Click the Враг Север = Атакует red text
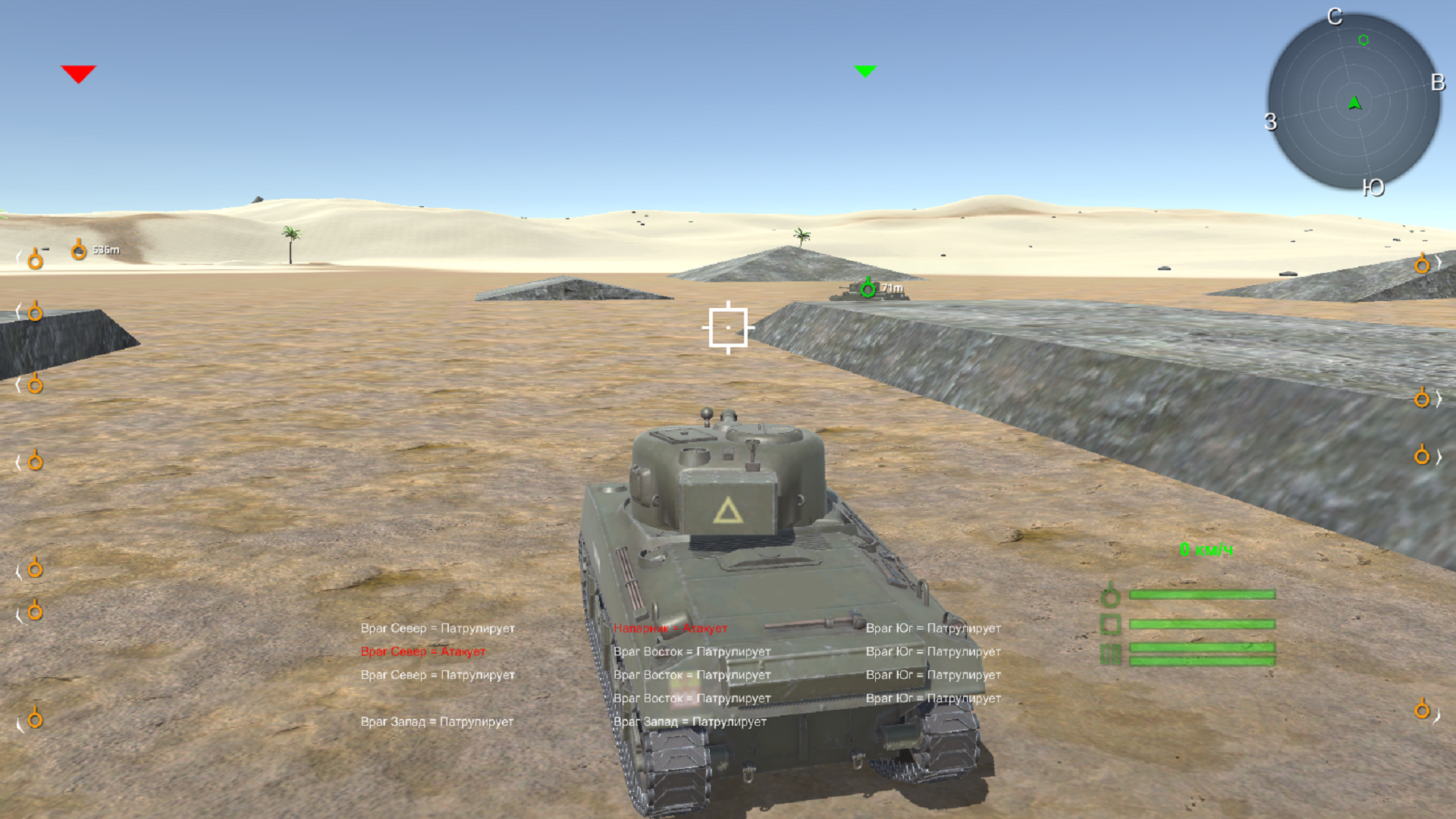1456x819 pixels. coord(423,651)
